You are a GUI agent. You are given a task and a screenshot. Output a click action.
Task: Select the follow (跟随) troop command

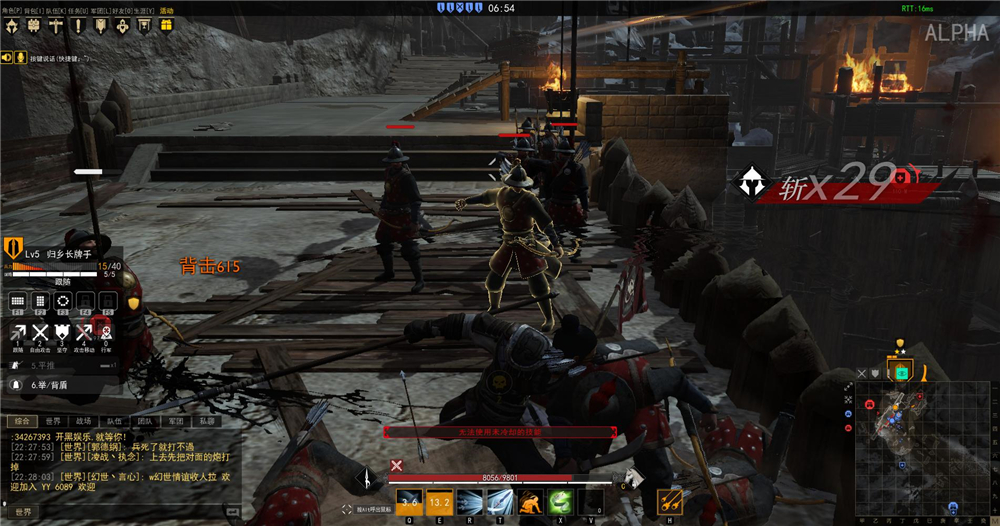click(x=17, y=332)
